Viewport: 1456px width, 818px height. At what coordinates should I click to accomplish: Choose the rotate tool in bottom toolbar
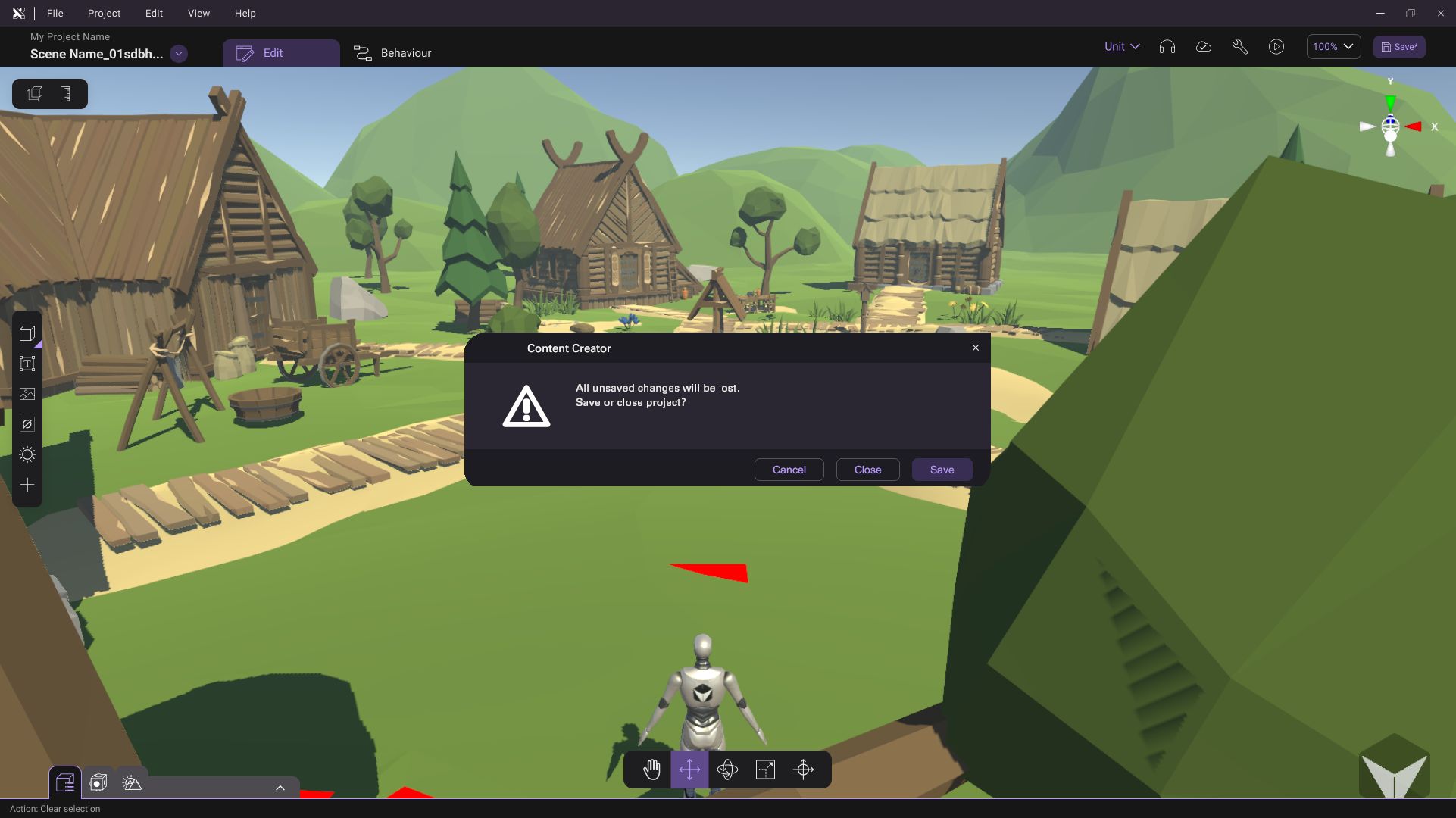point(727,770)
